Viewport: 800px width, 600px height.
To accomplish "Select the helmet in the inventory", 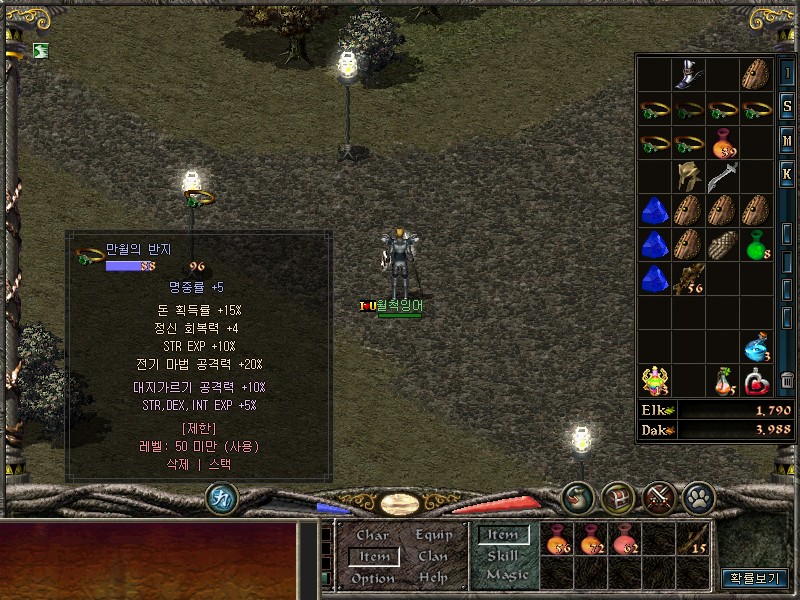I will tap(689, 177).
